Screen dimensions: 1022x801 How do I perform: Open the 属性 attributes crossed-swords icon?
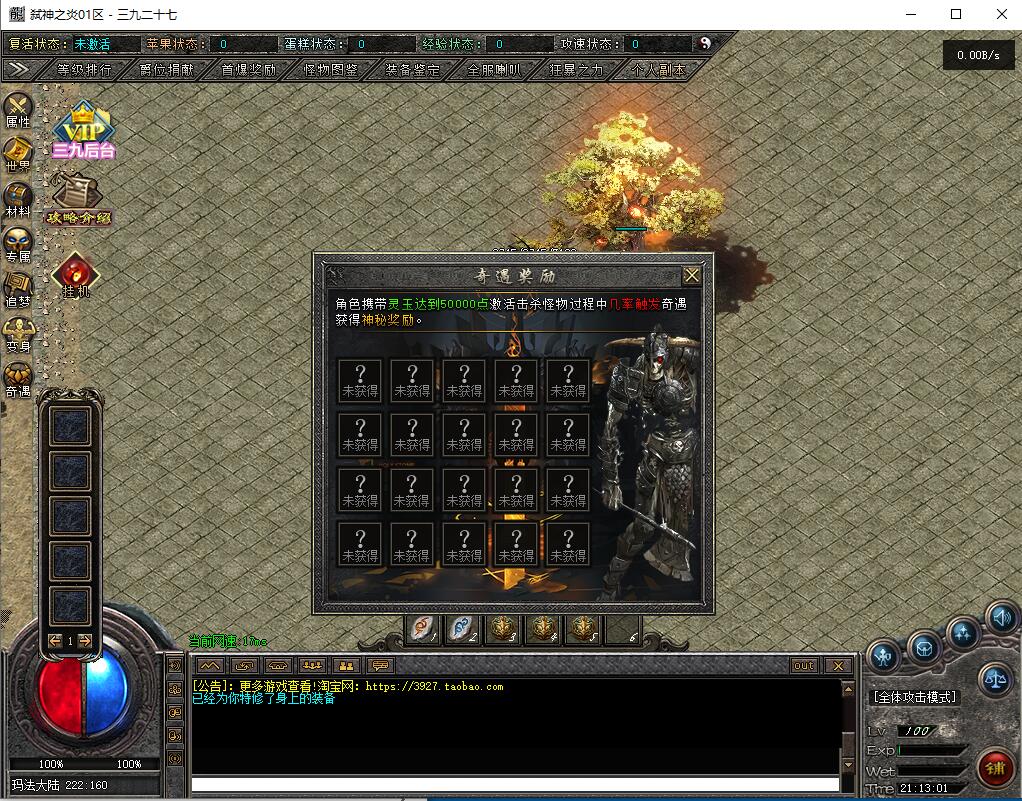18,108
